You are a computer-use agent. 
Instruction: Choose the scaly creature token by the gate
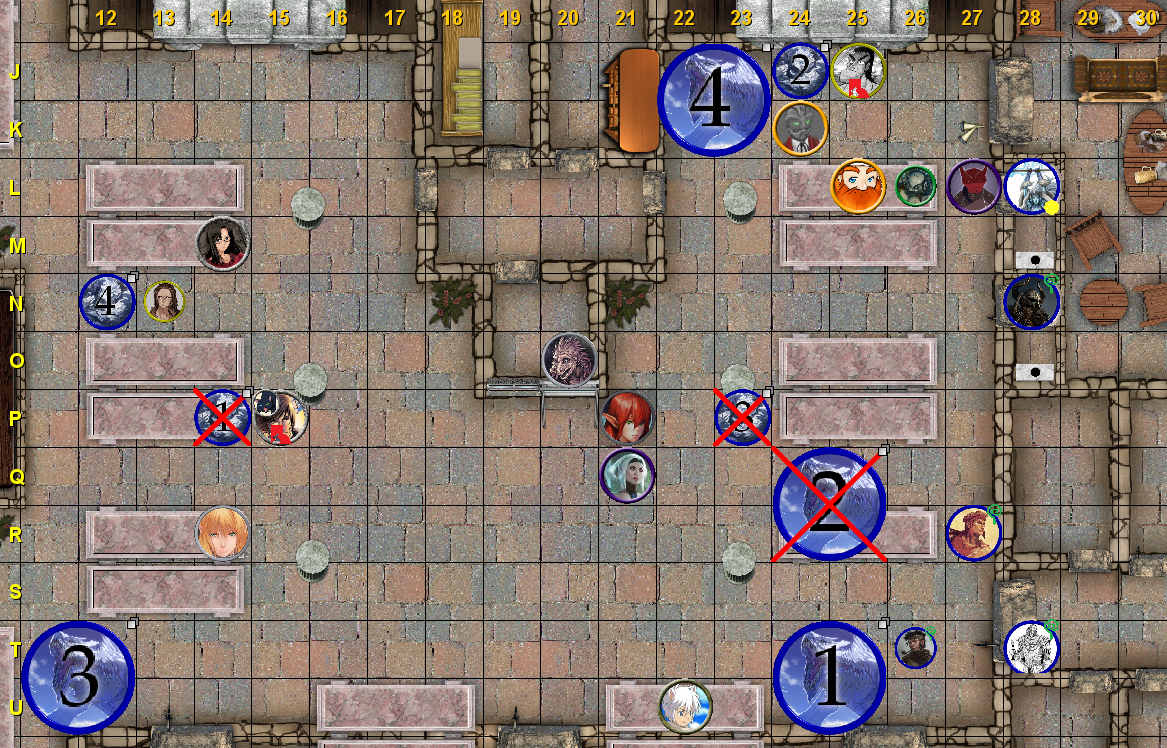[570, 359]
